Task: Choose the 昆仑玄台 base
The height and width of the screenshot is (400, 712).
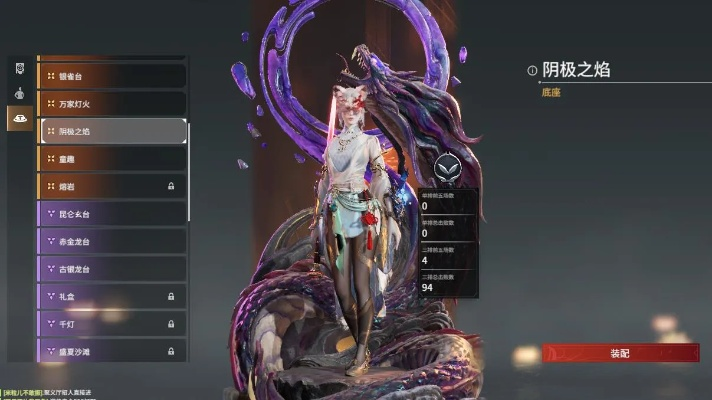Action: [112, 214]
